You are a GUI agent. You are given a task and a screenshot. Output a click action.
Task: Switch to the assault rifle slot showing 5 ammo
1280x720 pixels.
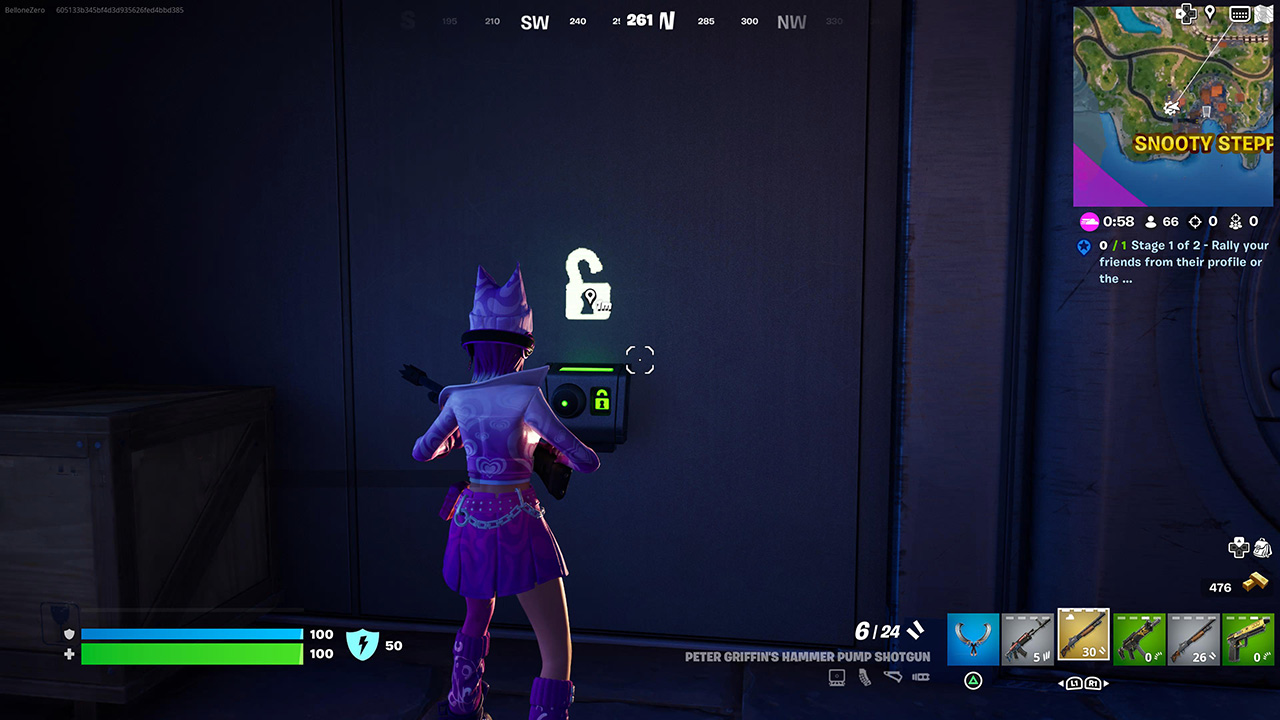[1028, 638]
